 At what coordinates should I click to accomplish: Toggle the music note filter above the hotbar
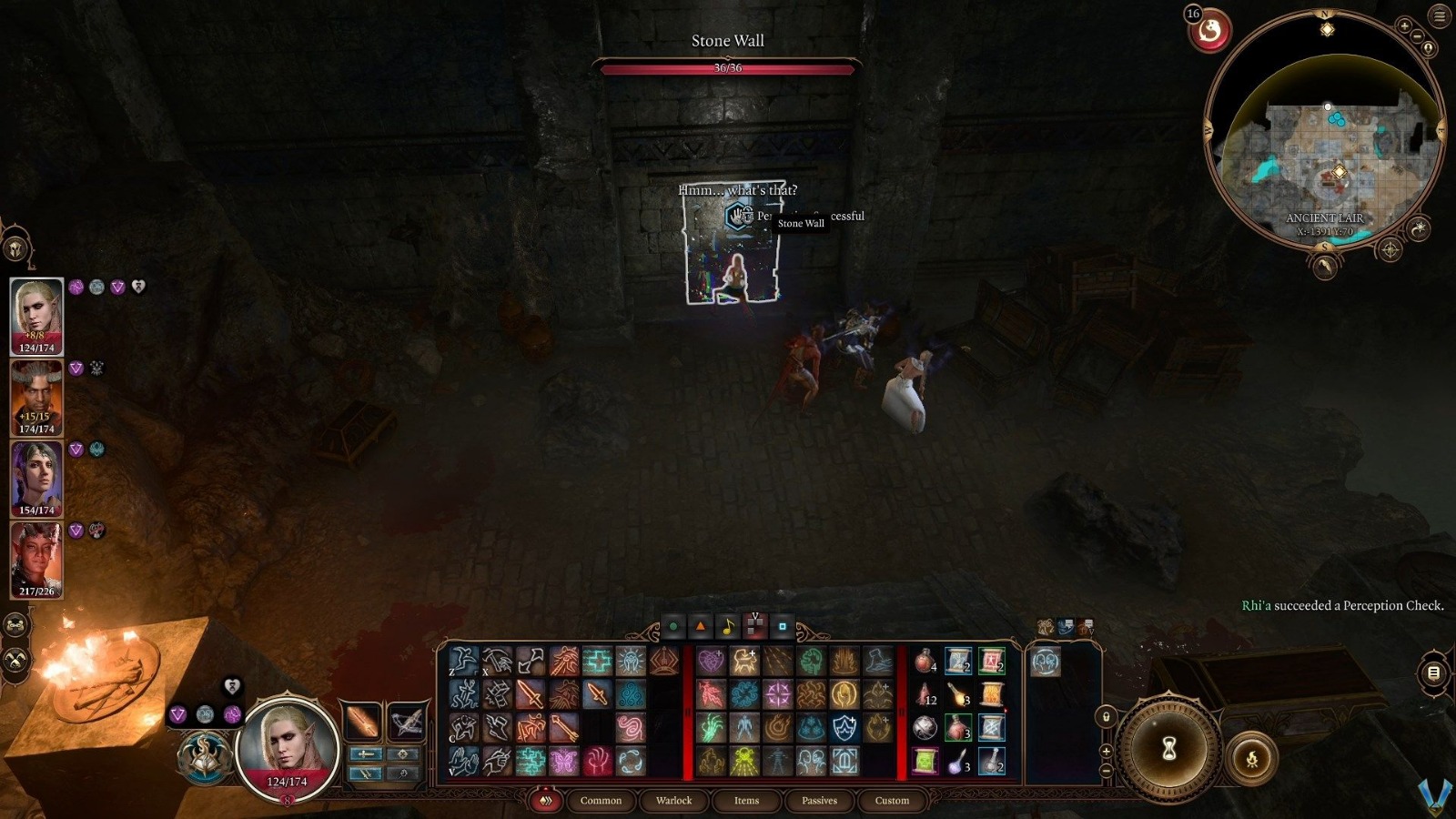[x=728, y=626]
